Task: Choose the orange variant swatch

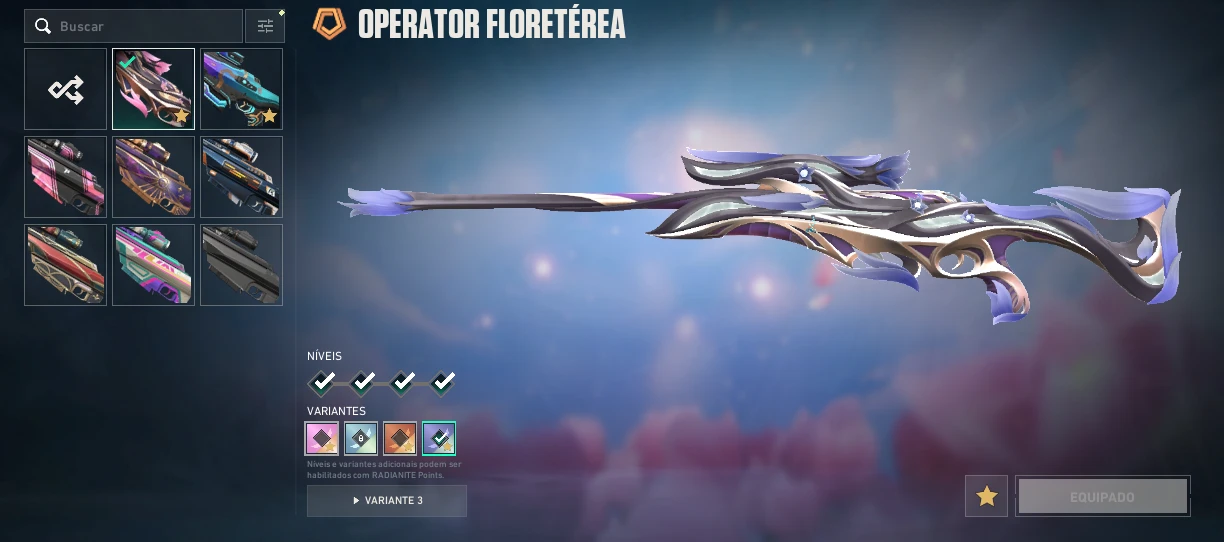Action: click(x=400, y=438)
